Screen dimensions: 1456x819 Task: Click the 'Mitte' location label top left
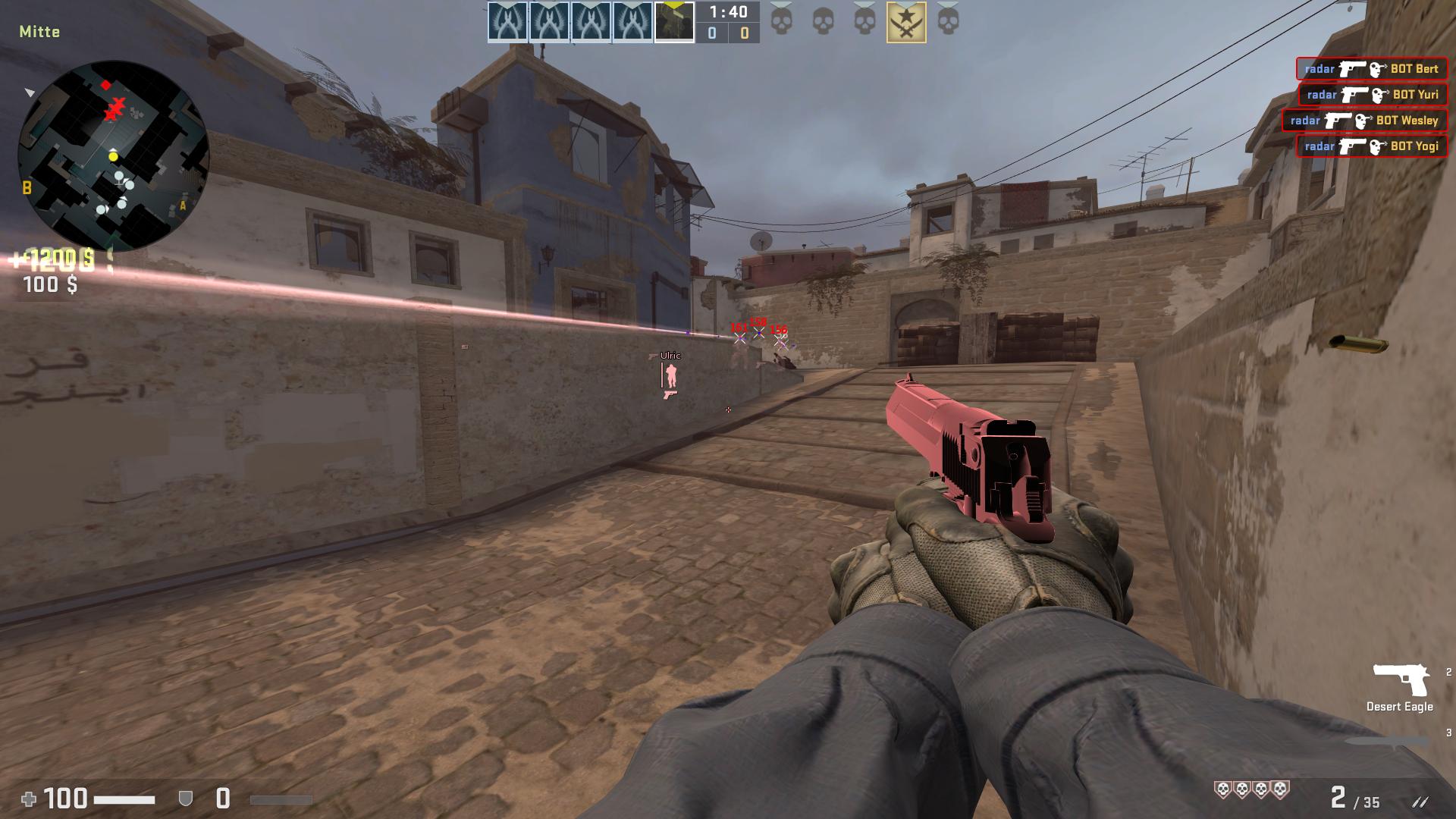40,33
